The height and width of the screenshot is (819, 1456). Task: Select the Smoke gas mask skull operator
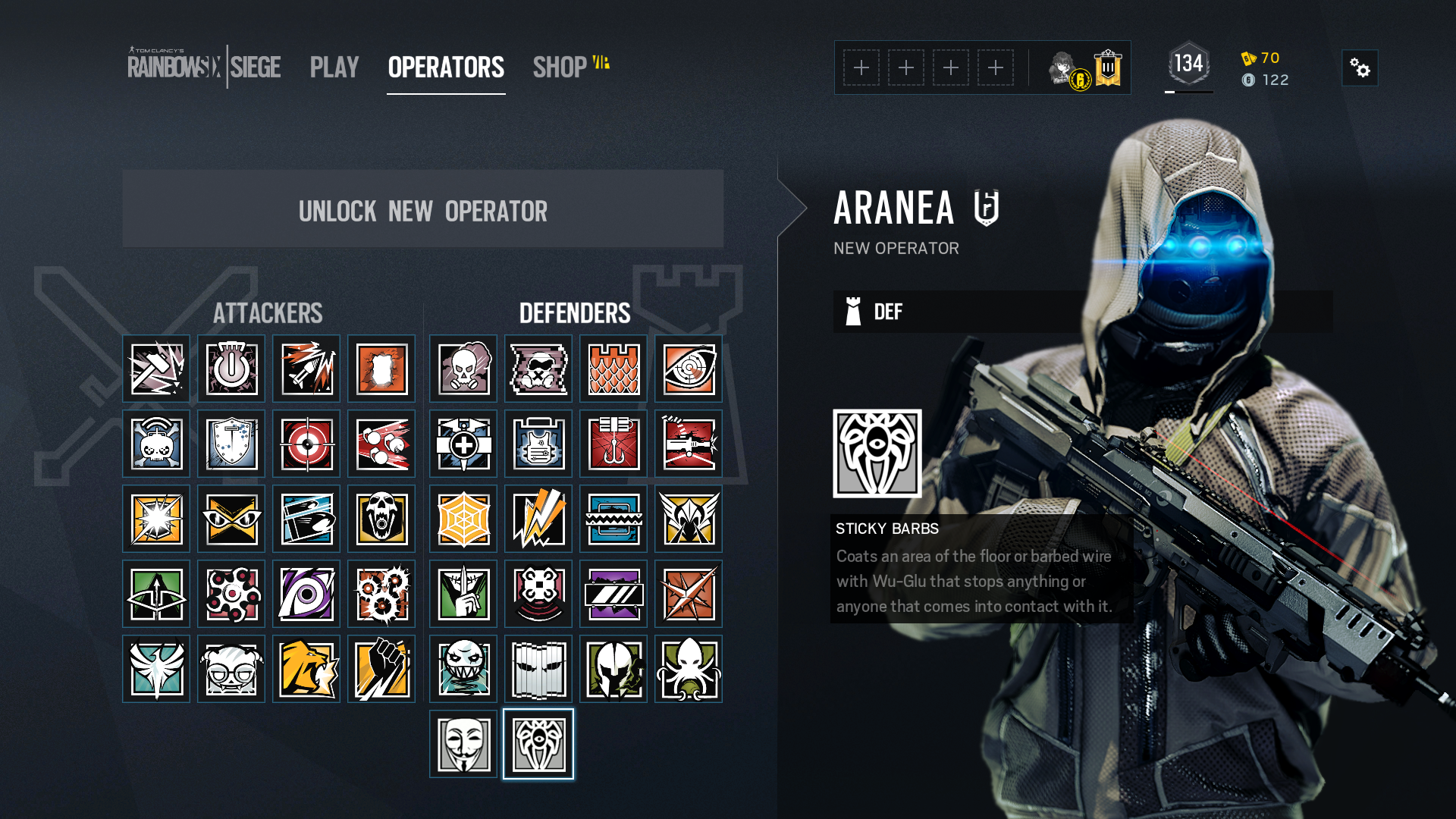[x=463, y=369]
